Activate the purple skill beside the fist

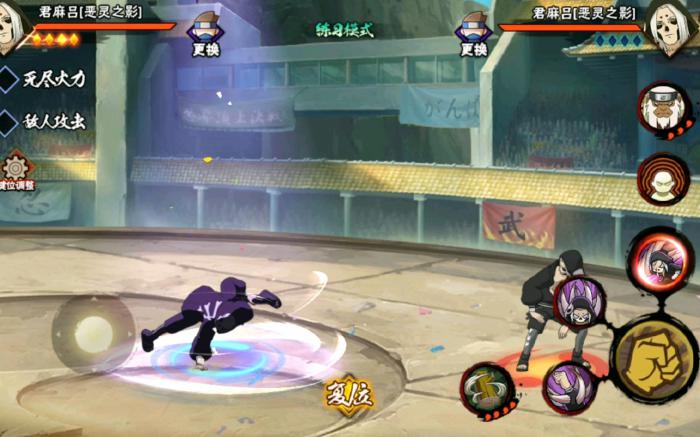tap(580, 303)
